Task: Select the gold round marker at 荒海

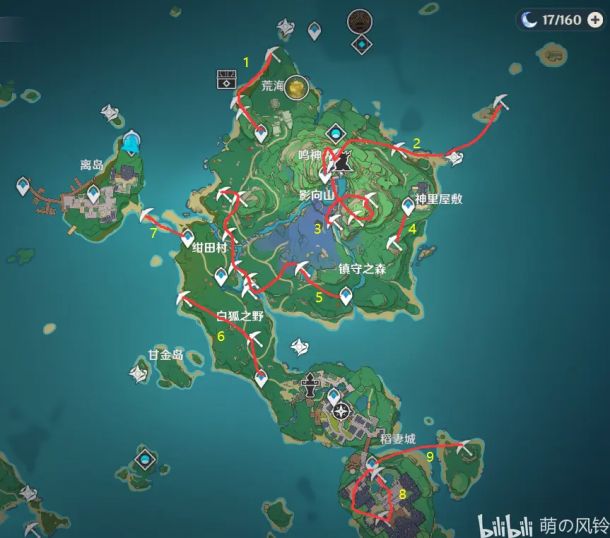Action: pos(297,90)
